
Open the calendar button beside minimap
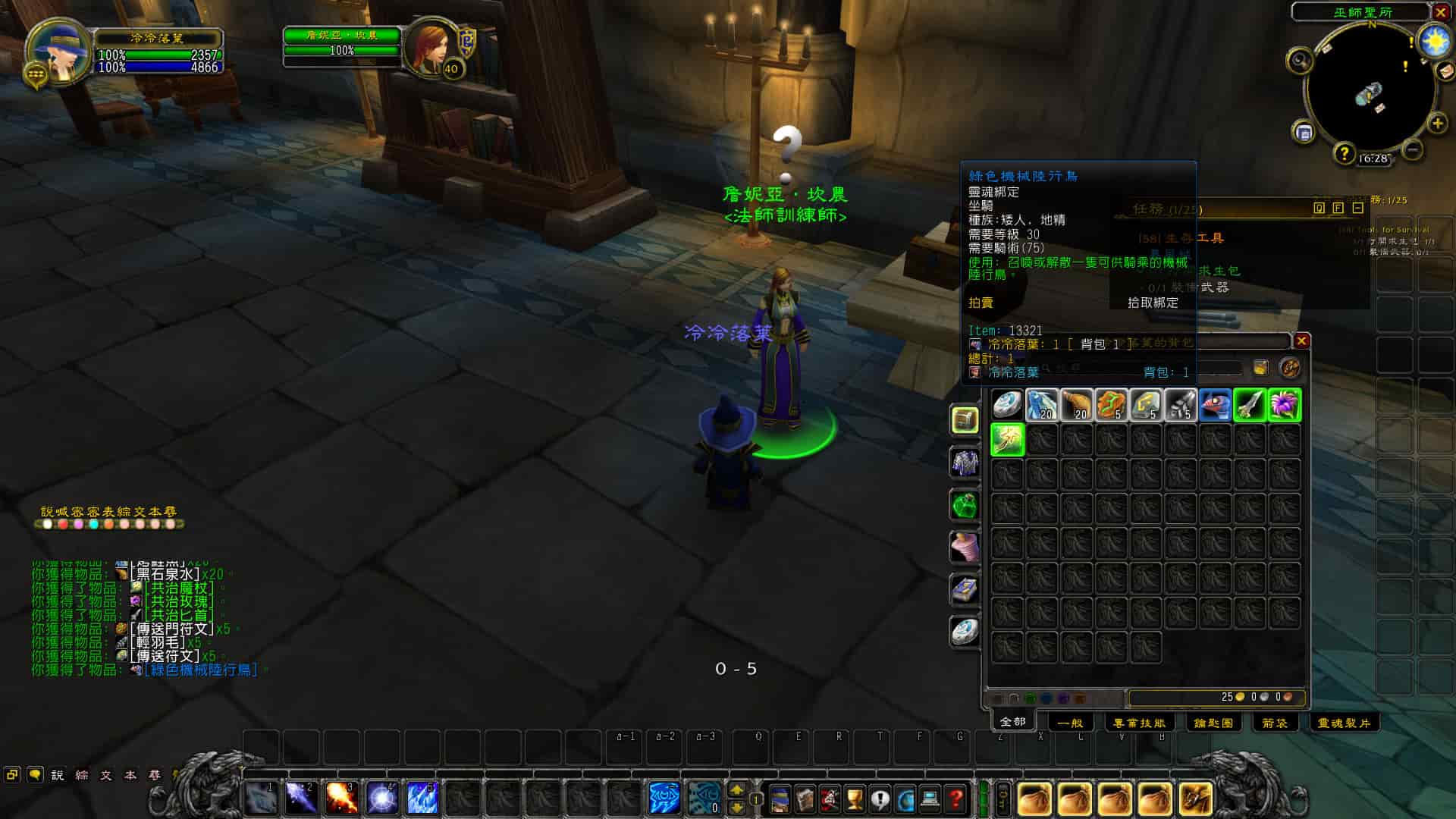1304,133
